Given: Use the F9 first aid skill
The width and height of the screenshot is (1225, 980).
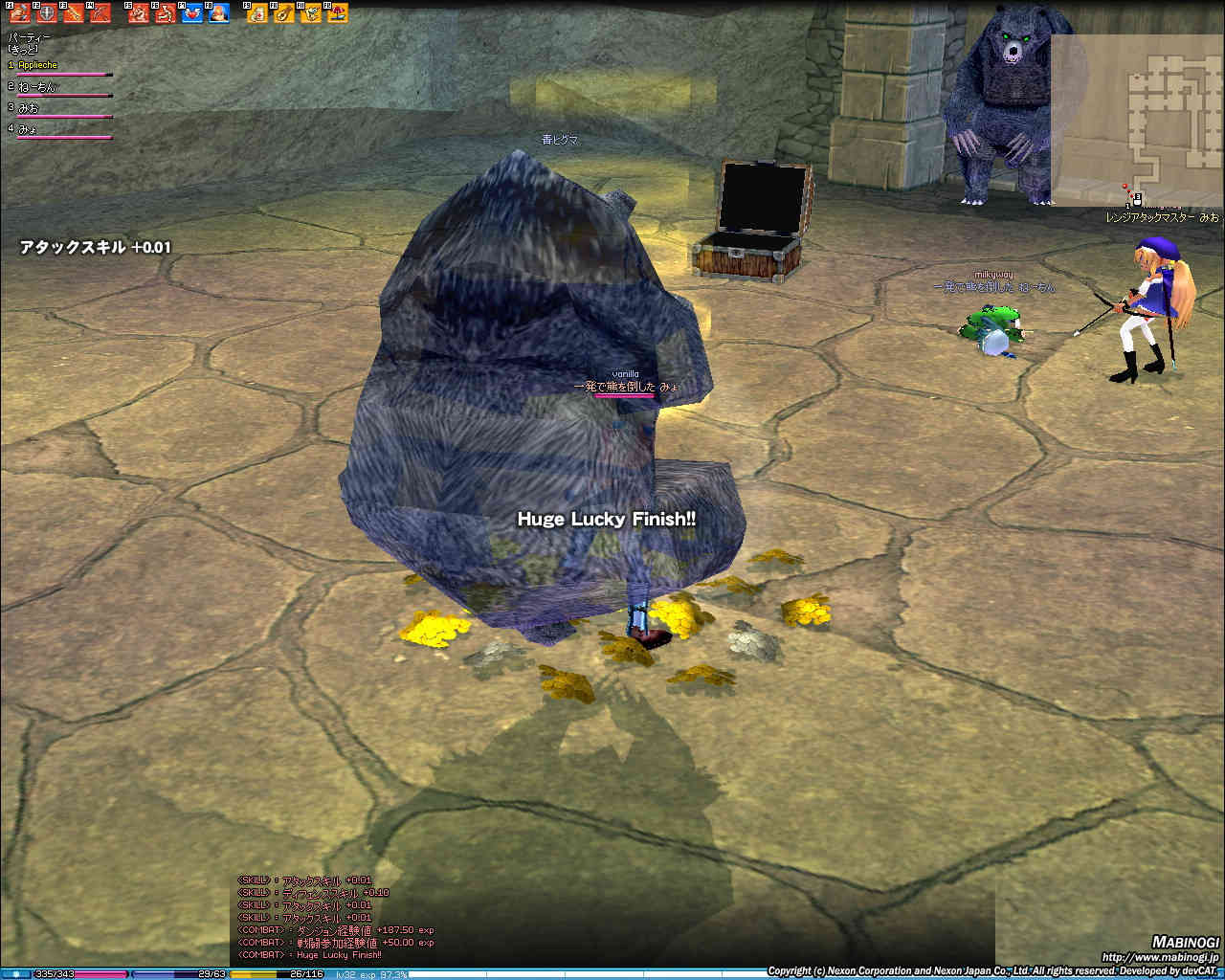Looking at the screenshot, I should click(x=257, y=13).
